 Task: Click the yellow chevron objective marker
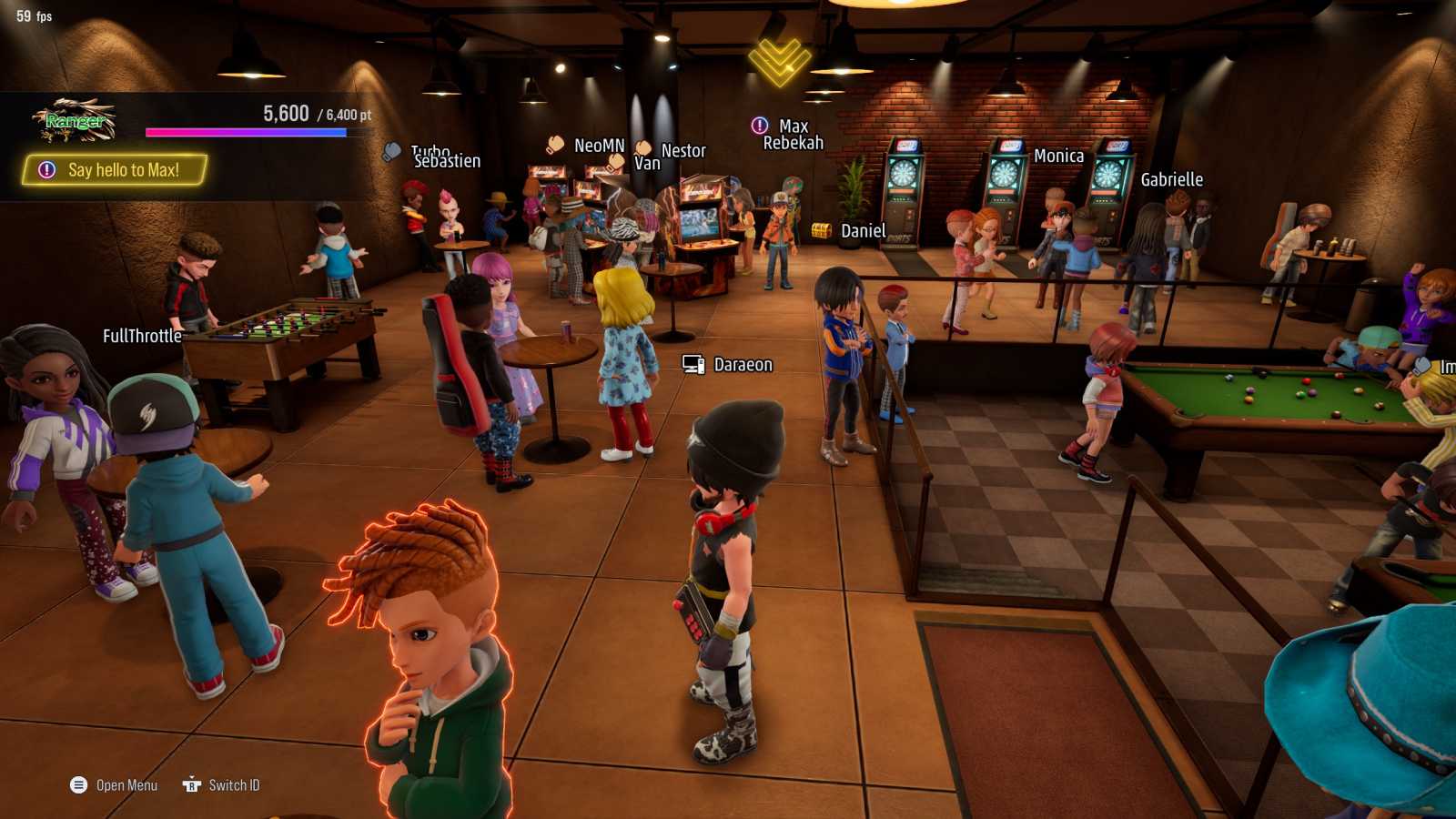[x=779, y=60]
